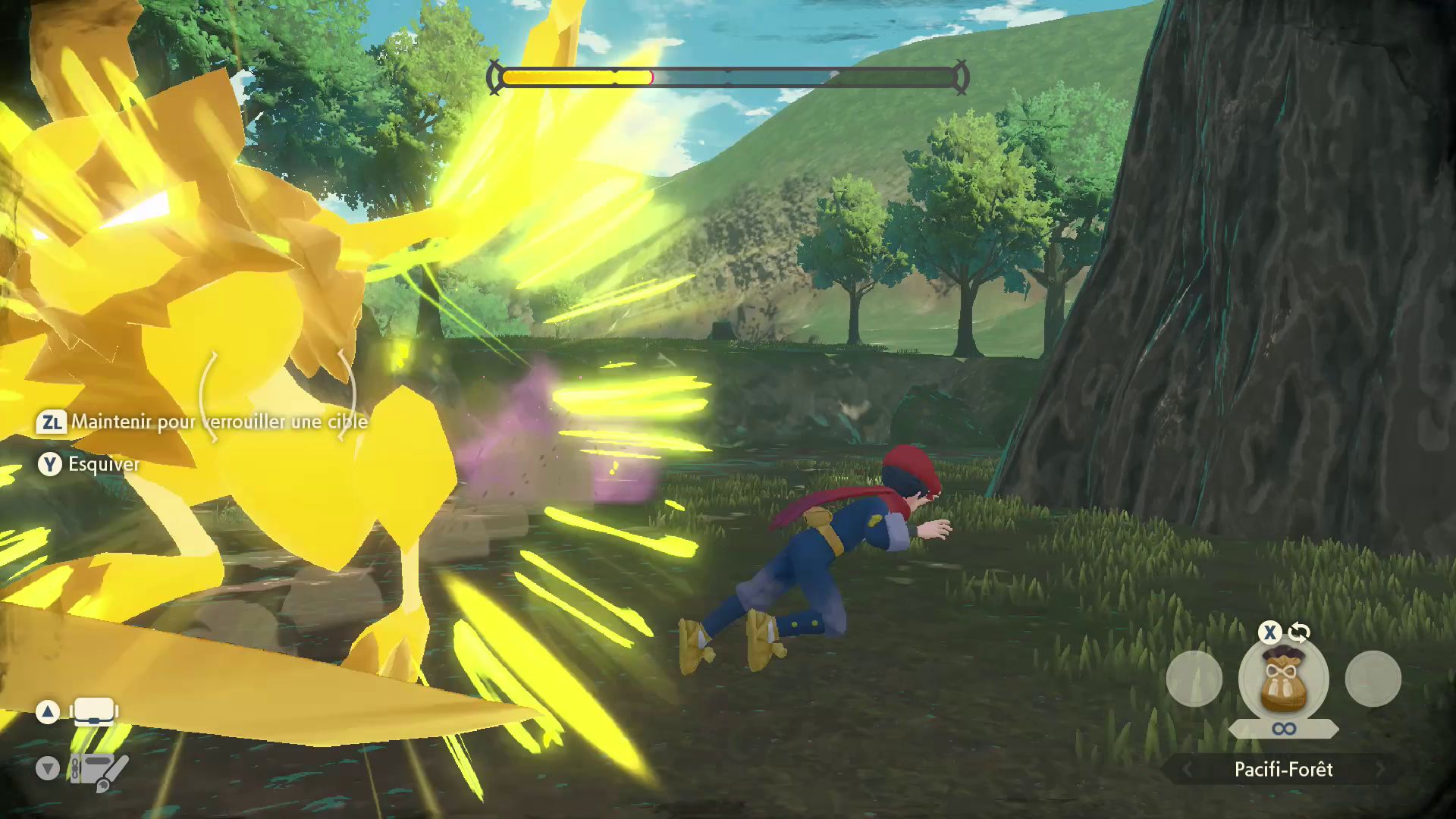Open the satchel bag icon

(x=94, y=711)
